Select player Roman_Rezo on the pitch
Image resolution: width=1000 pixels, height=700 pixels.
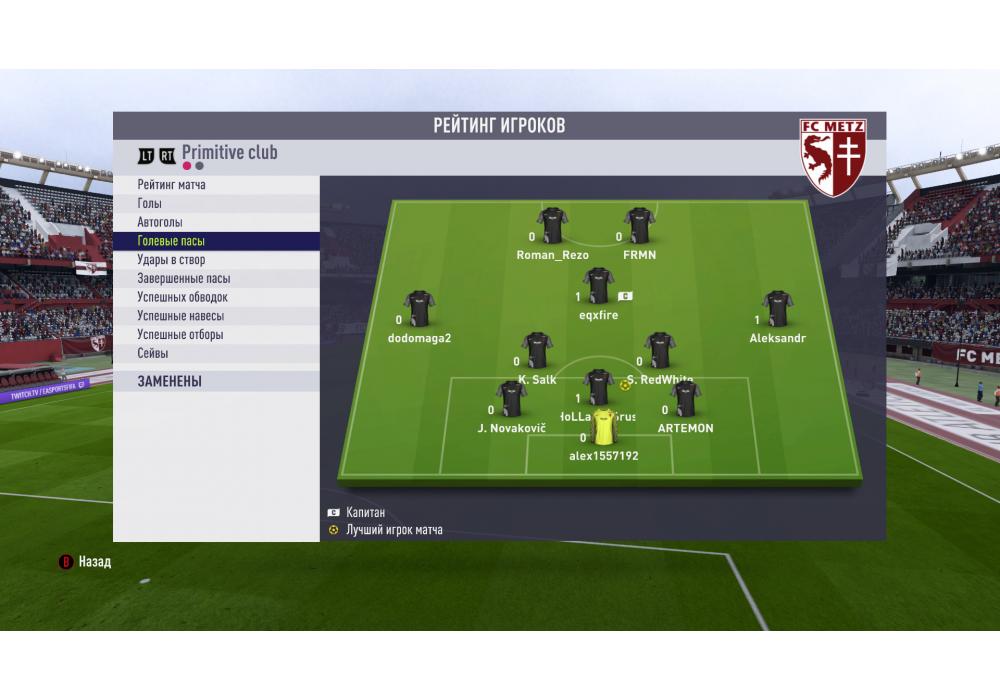[552, 226]
